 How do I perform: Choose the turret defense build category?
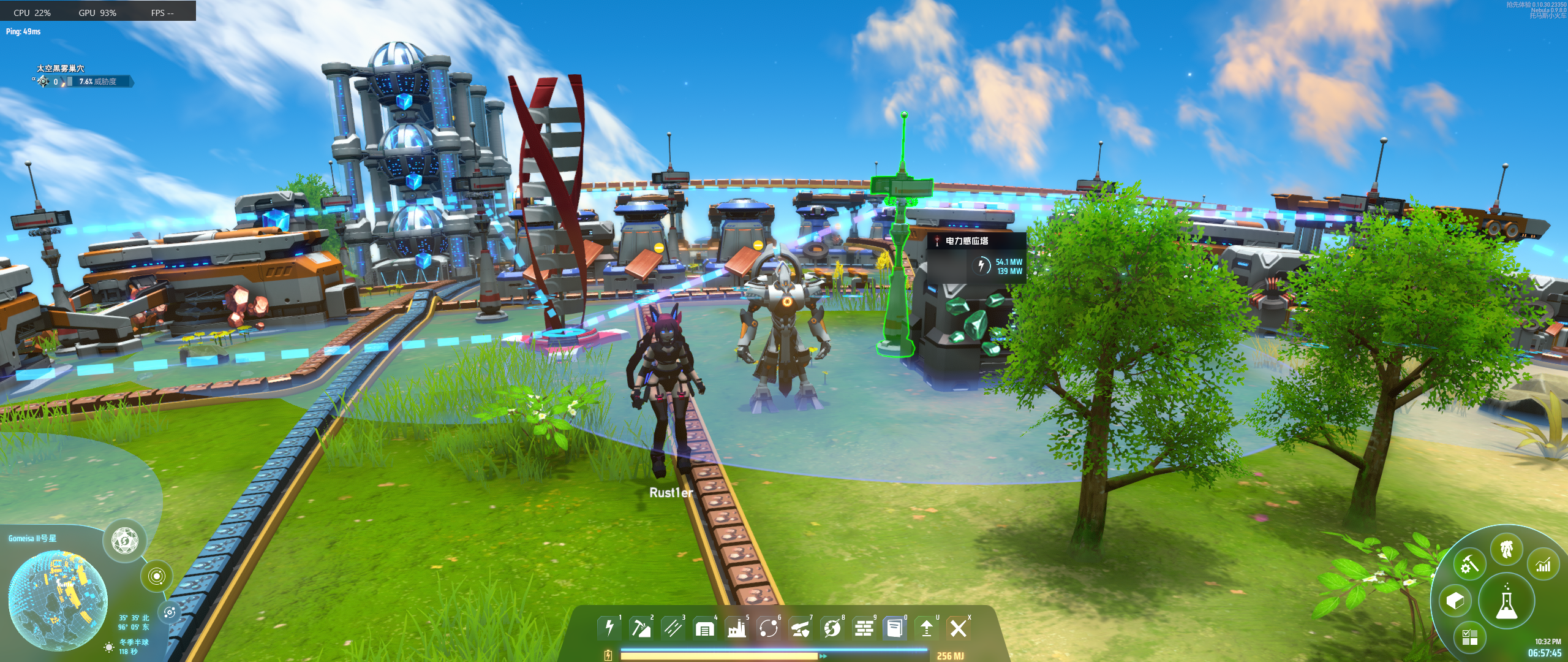click(801, 628)
